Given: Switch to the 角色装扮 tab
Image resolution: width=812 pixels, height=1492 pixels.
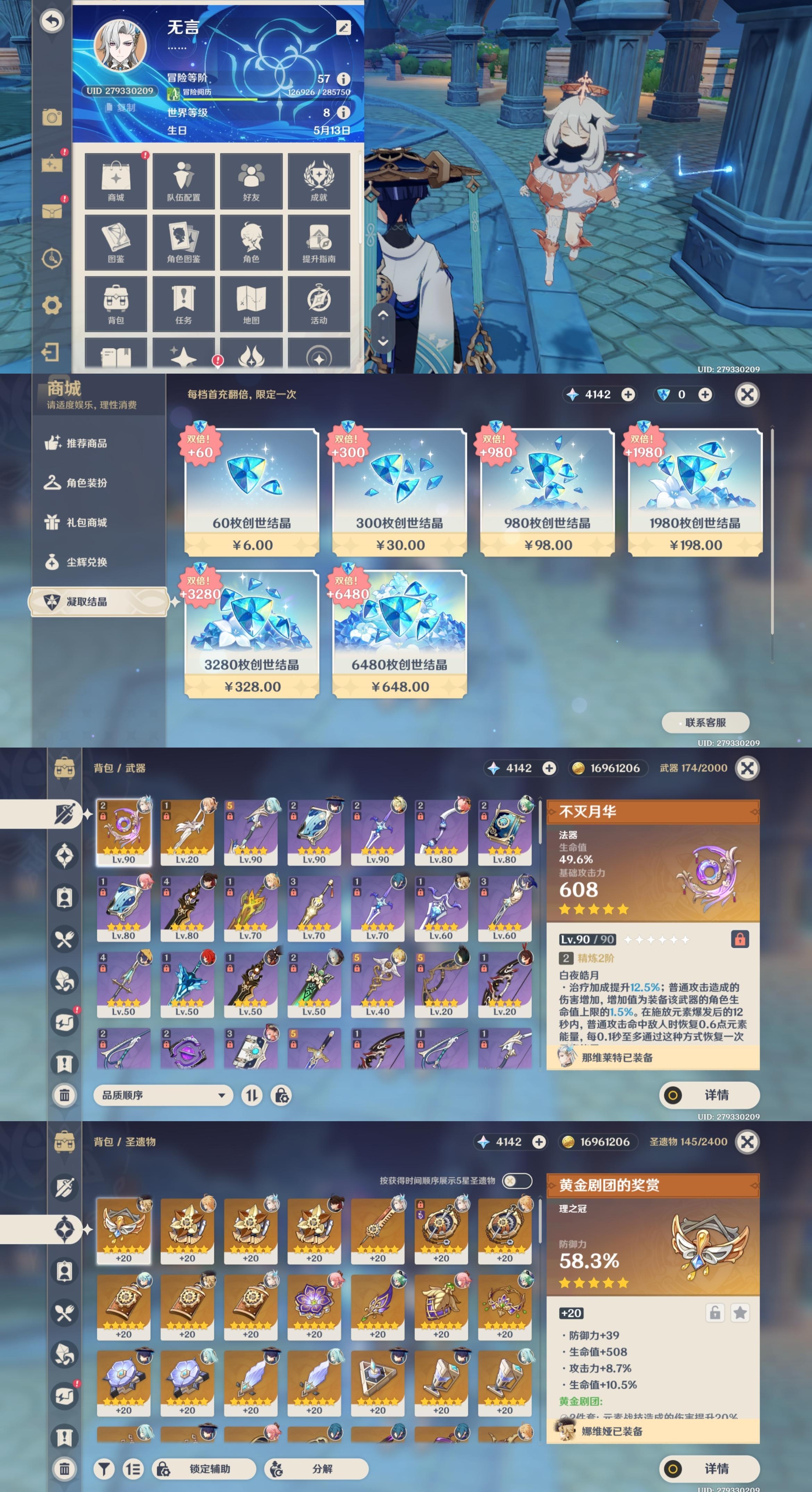Looking at the screenshot, I should [86, 483].
